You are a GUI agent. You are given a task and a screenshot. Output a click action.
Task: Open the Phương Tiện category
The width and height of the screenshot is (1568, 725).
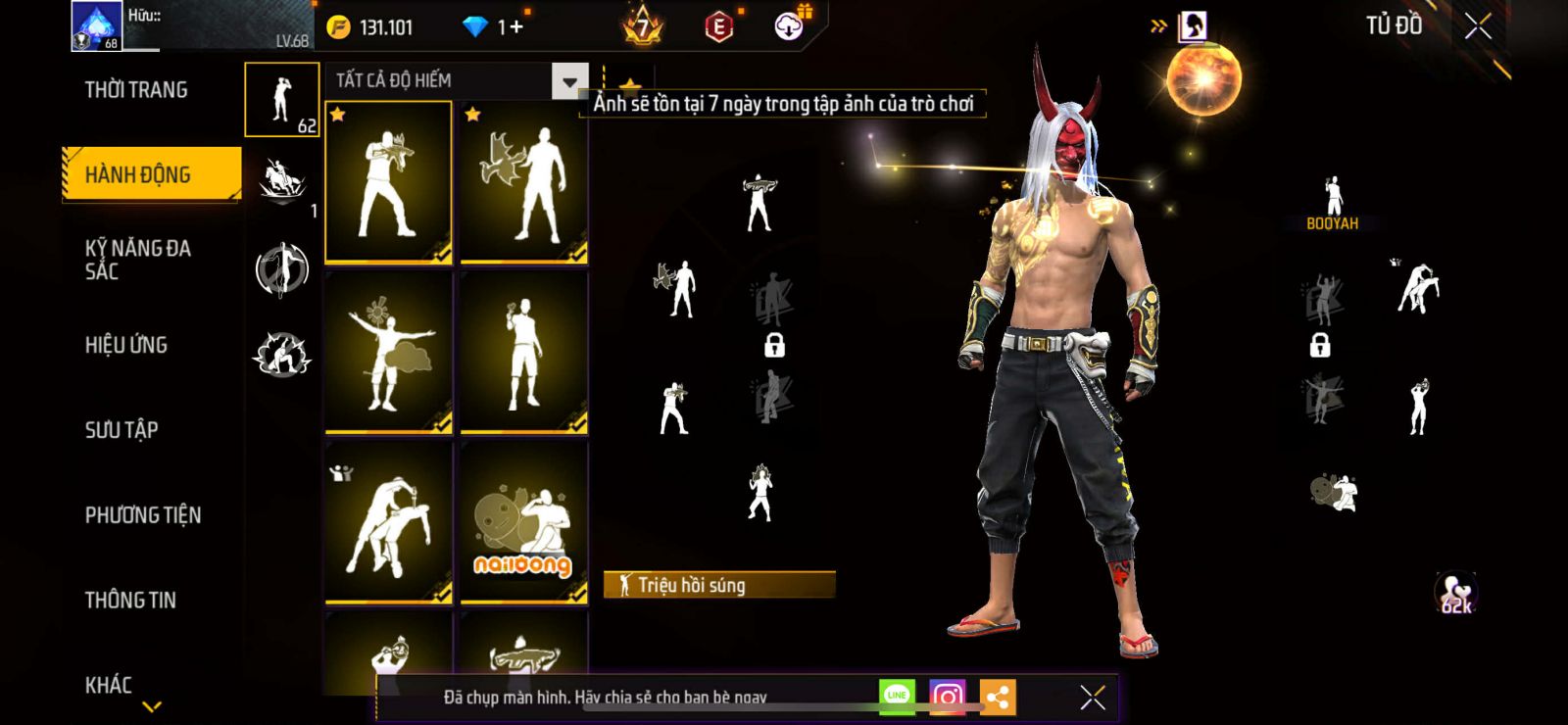[143, 515]
